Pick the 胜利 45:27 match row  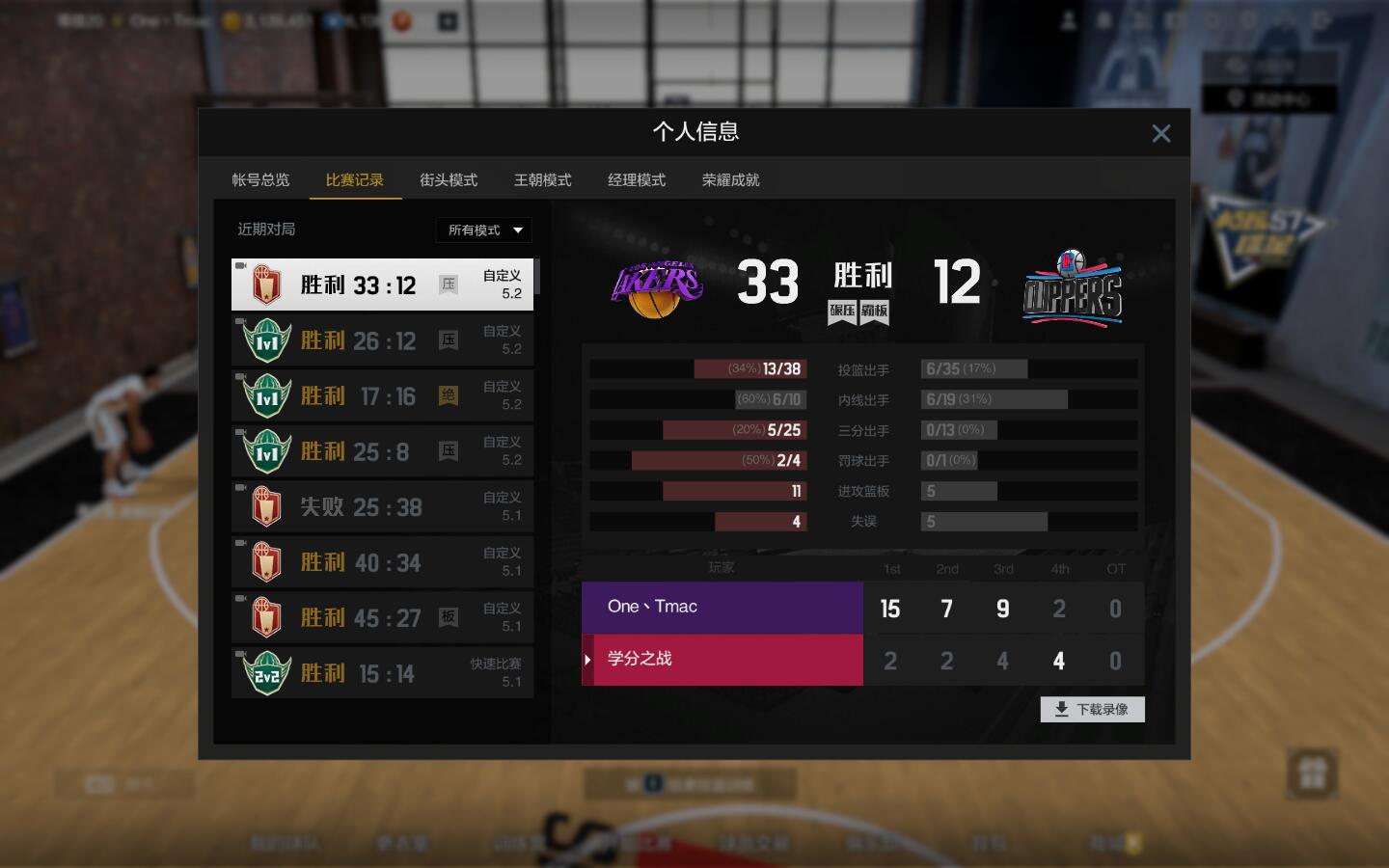coord(382,617)
